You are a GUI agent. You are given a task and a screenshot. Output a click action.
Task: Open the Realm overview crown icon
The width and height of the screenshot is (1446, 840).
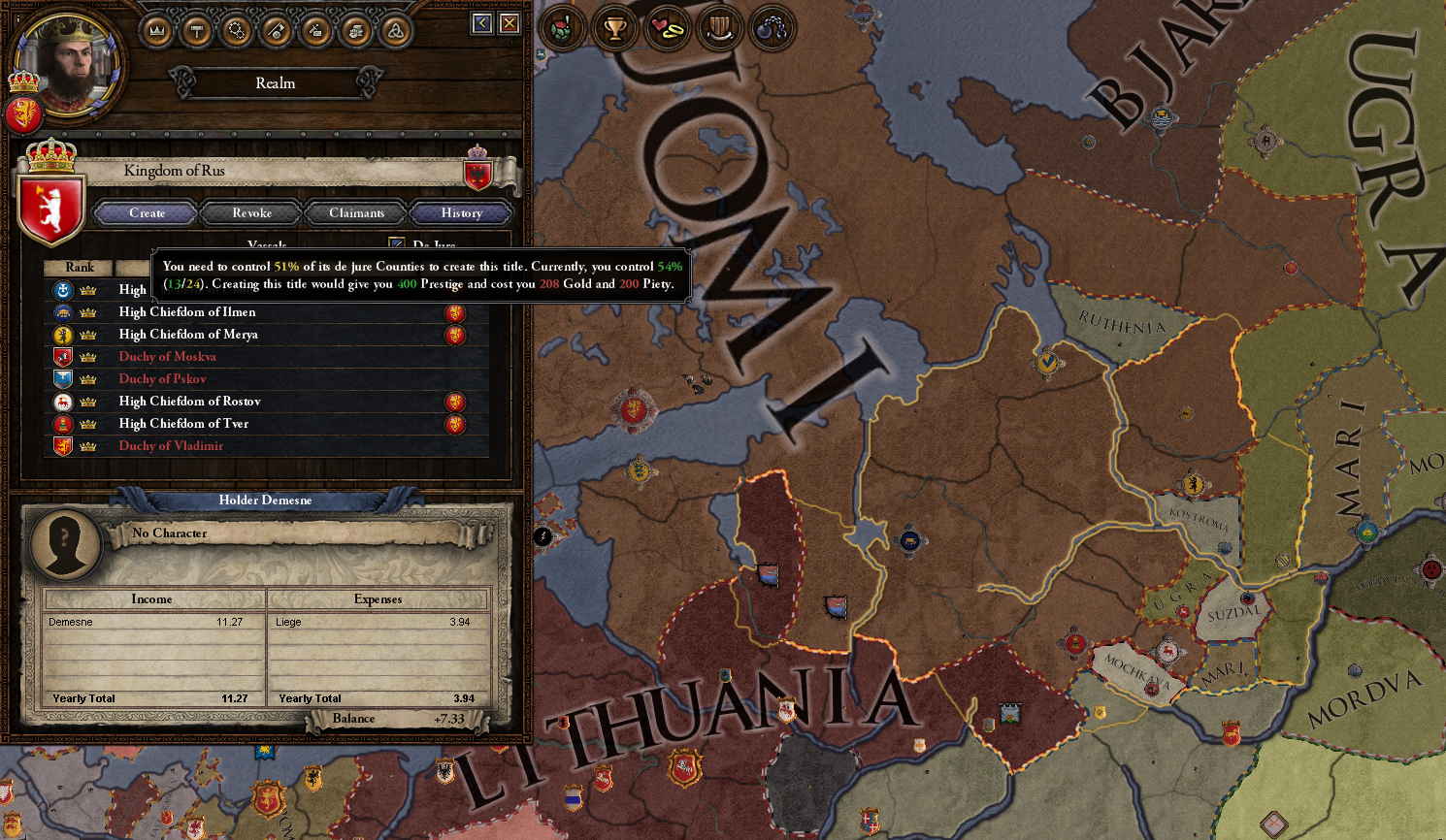pos(157,29)
